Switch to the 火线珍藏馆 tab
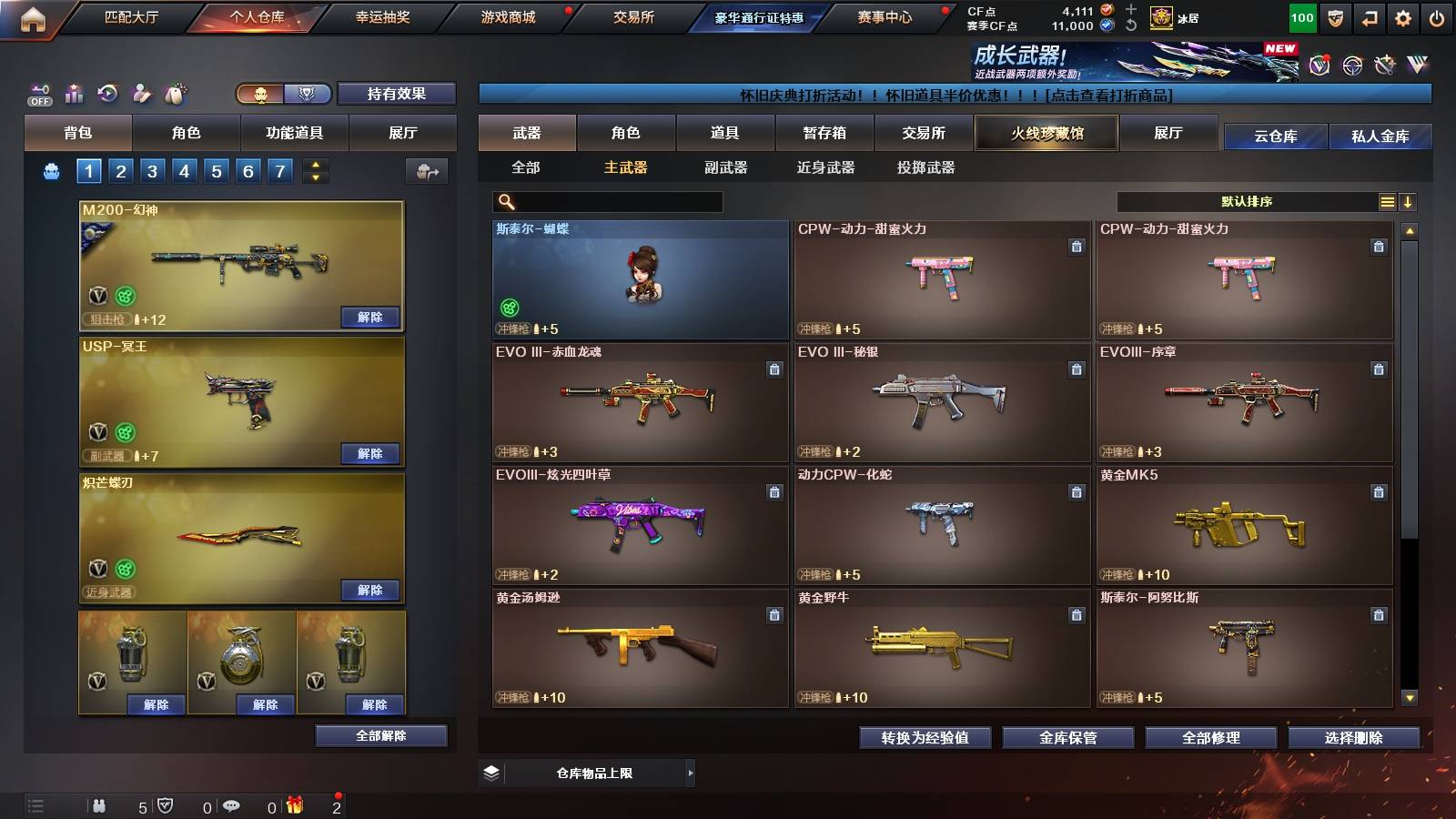Image resolution: width=1456 pixels, height=819 pixels. 1046,133
